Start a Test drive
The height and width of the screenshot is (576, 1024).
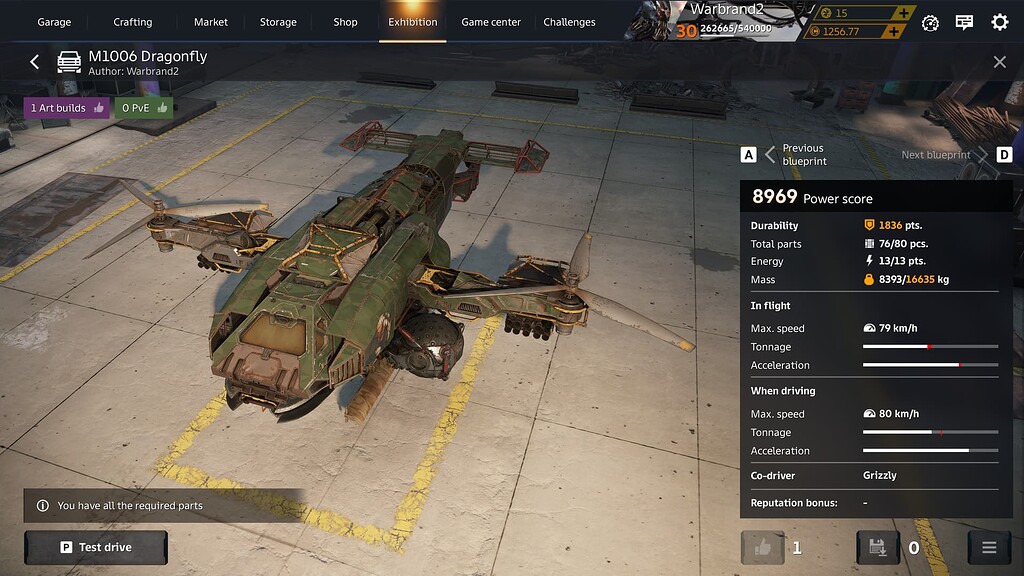(96, 547)
